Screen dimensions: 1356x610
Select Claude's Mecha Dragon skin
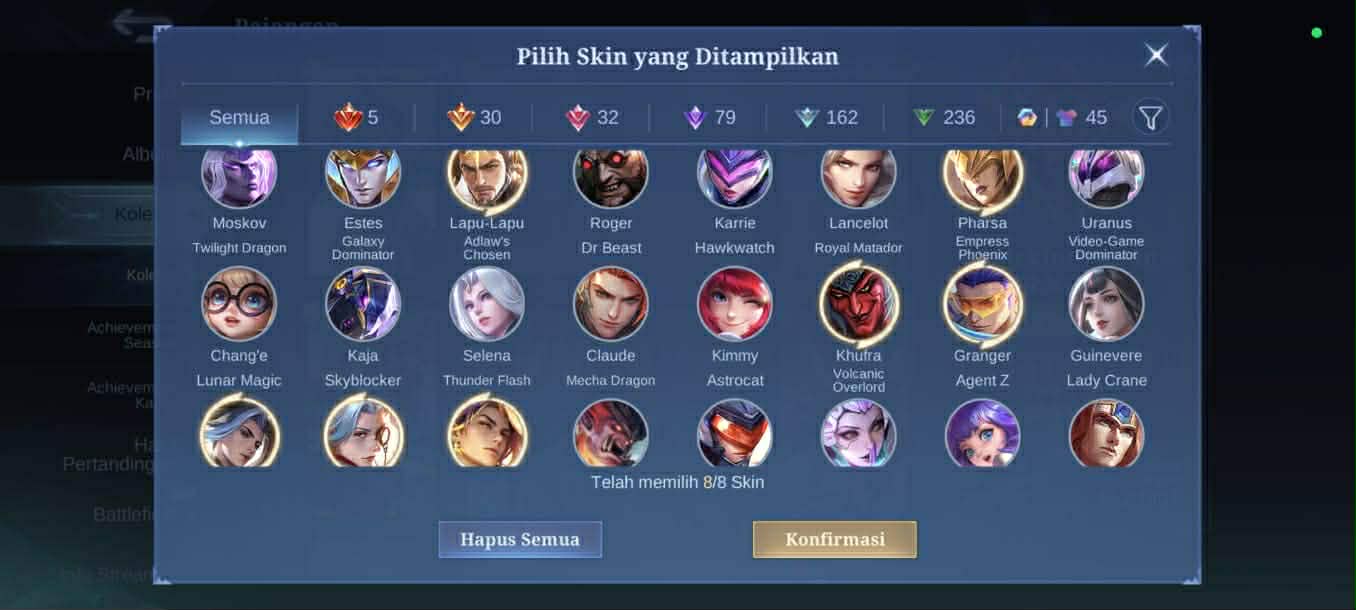(610, 304)
